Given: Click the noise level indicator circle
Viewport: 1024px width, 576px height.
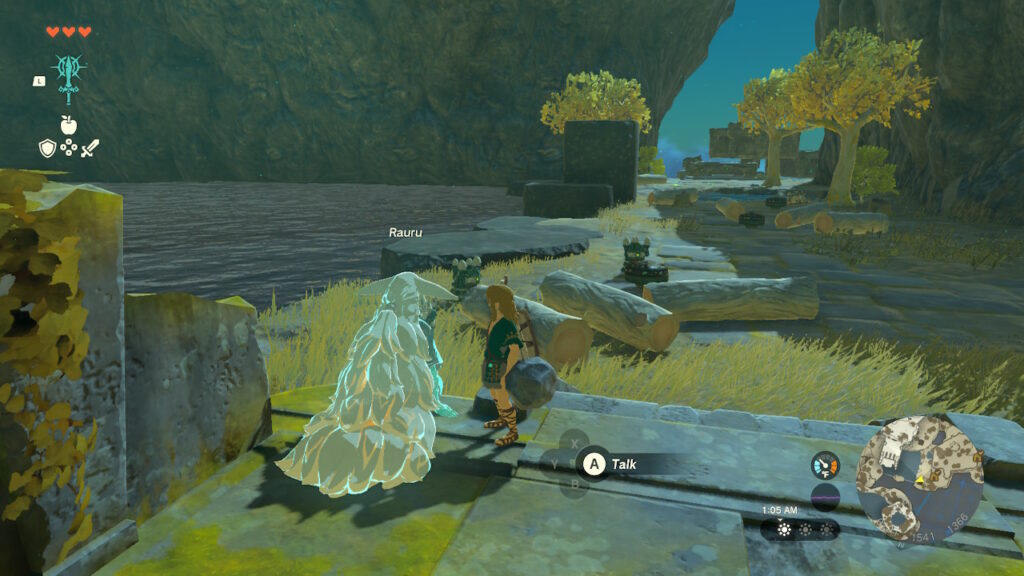Looking at the screenshot, I should (x=825, y=496).
